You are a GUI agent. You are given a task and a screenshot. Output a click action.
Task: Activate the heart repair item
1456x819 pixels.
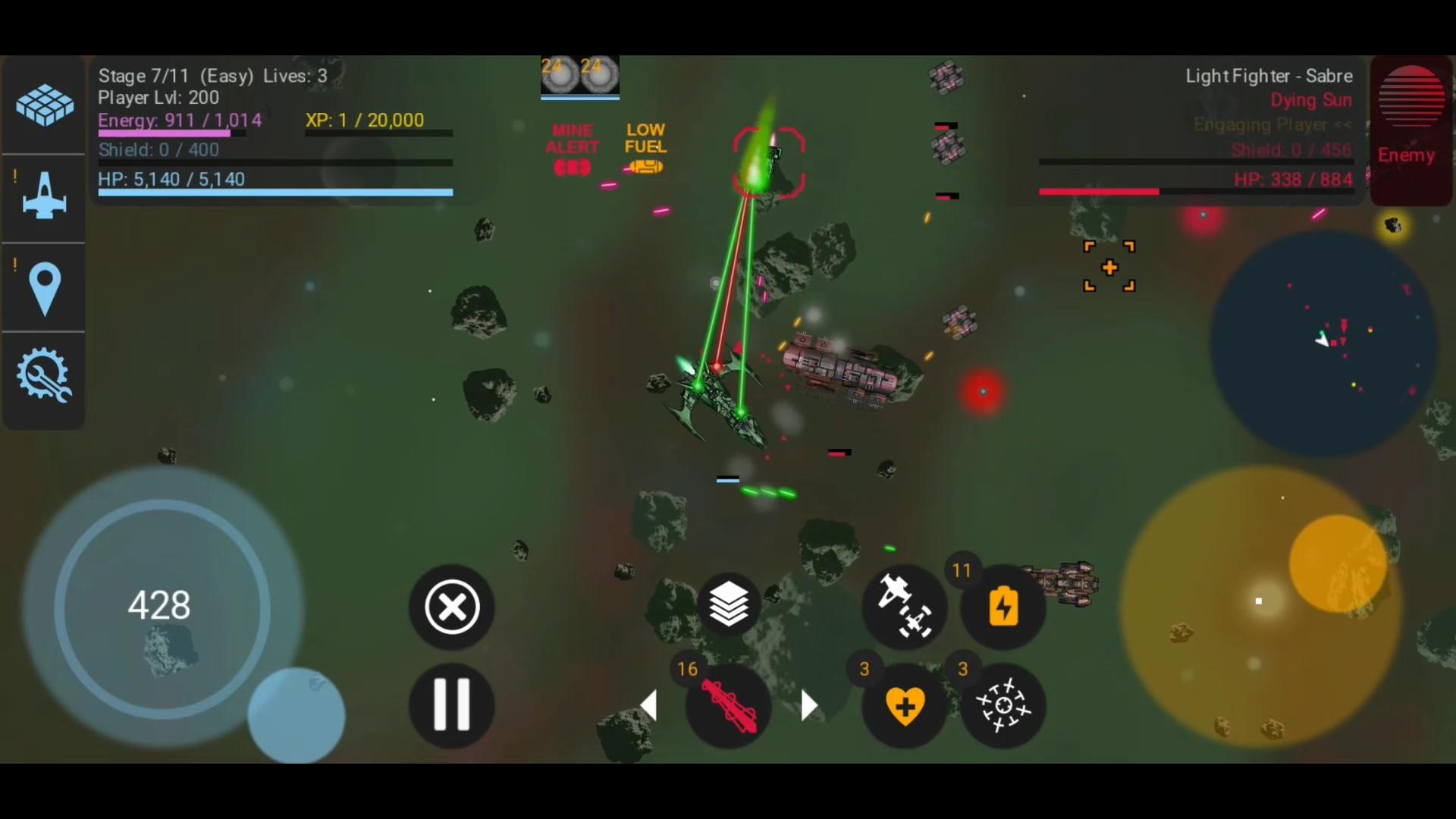click(x=904, y=705)
